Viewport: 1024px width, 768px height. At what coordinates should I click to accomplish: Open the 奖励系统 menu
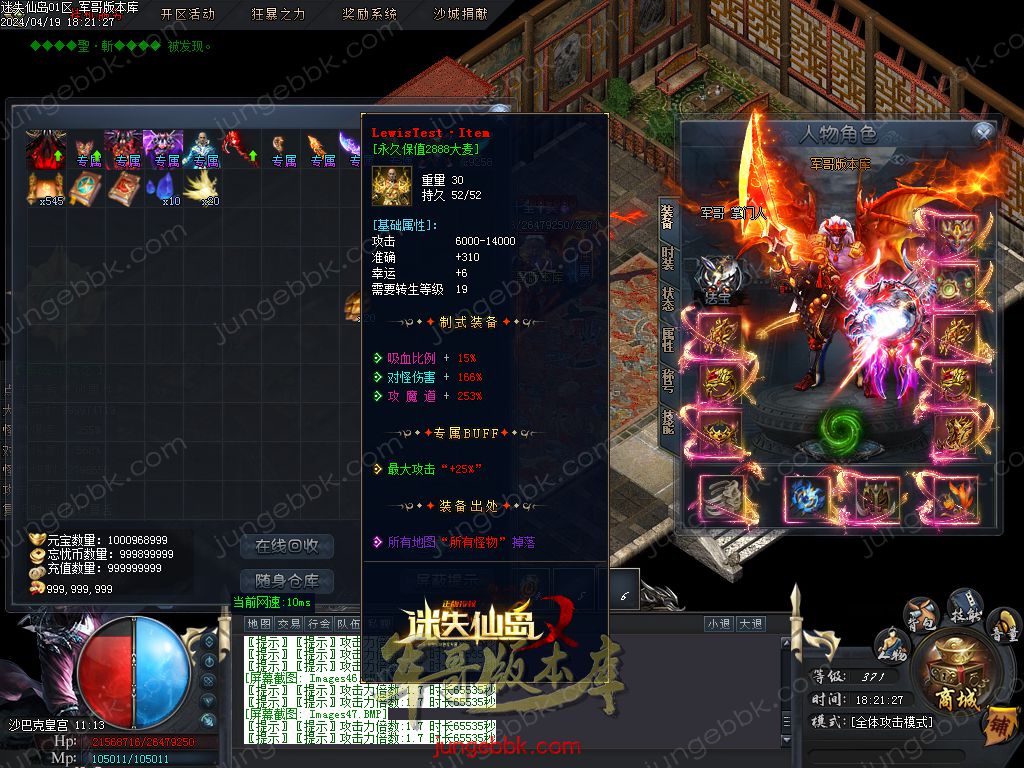click(369, 14)
